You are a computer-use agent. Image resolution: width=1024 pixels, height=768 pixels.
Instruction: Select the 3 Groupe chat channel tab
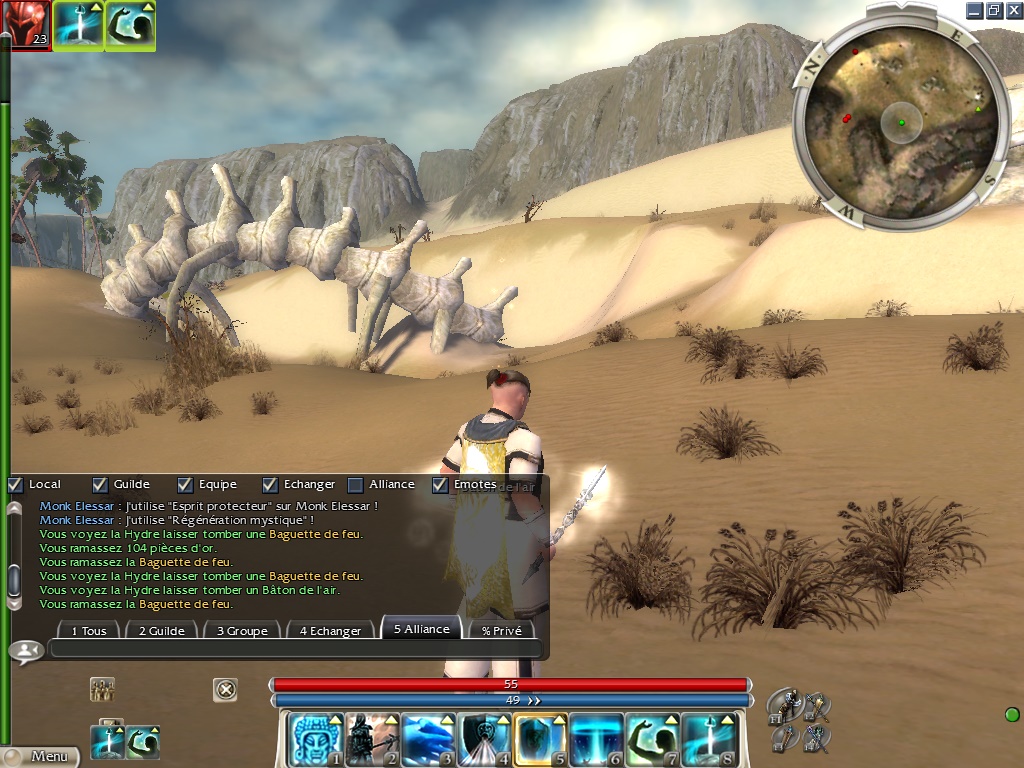[x=241, y=631]
